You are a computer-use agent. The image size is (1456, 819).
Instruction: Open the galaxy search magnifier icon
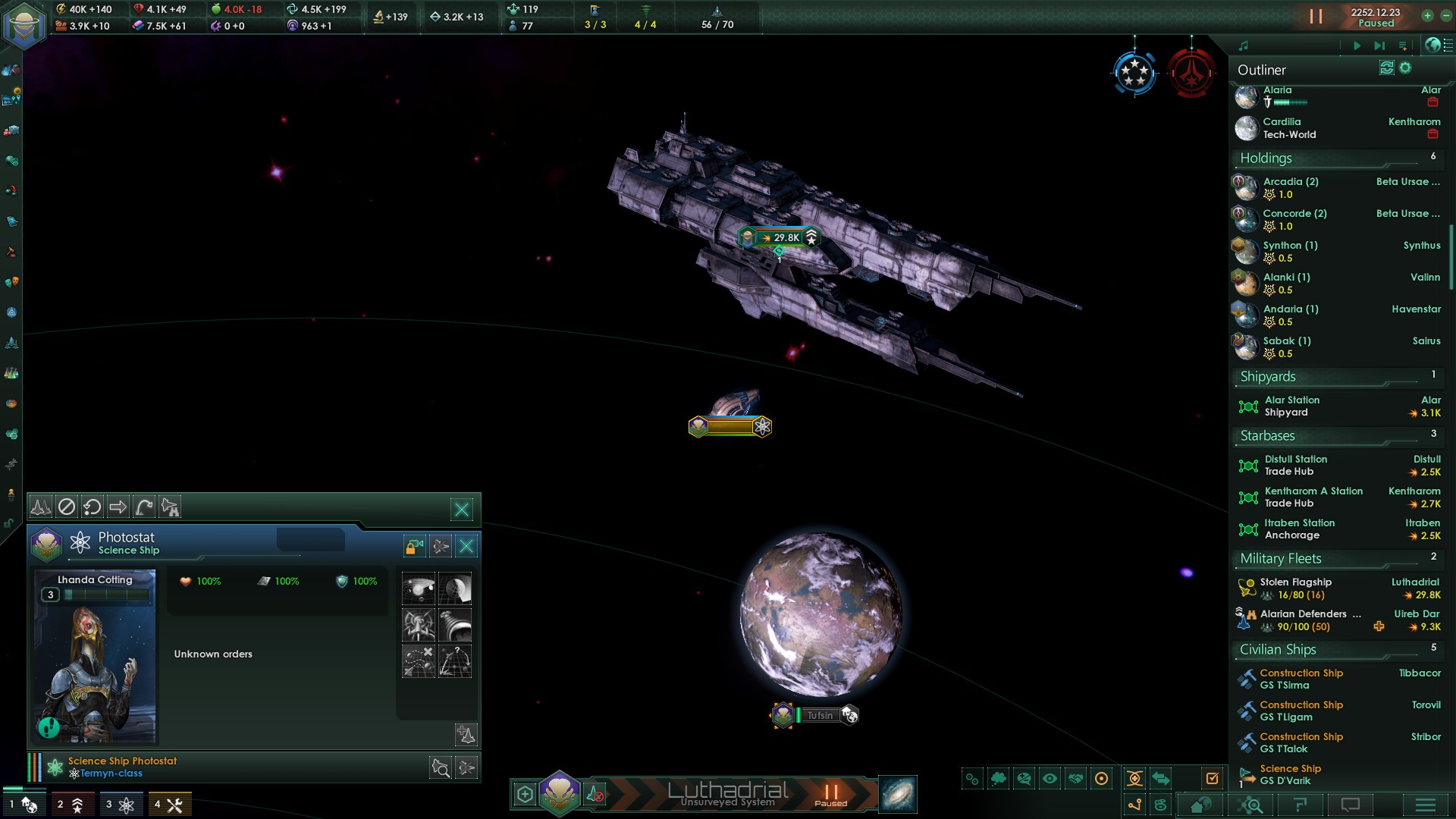(1251, 805)
